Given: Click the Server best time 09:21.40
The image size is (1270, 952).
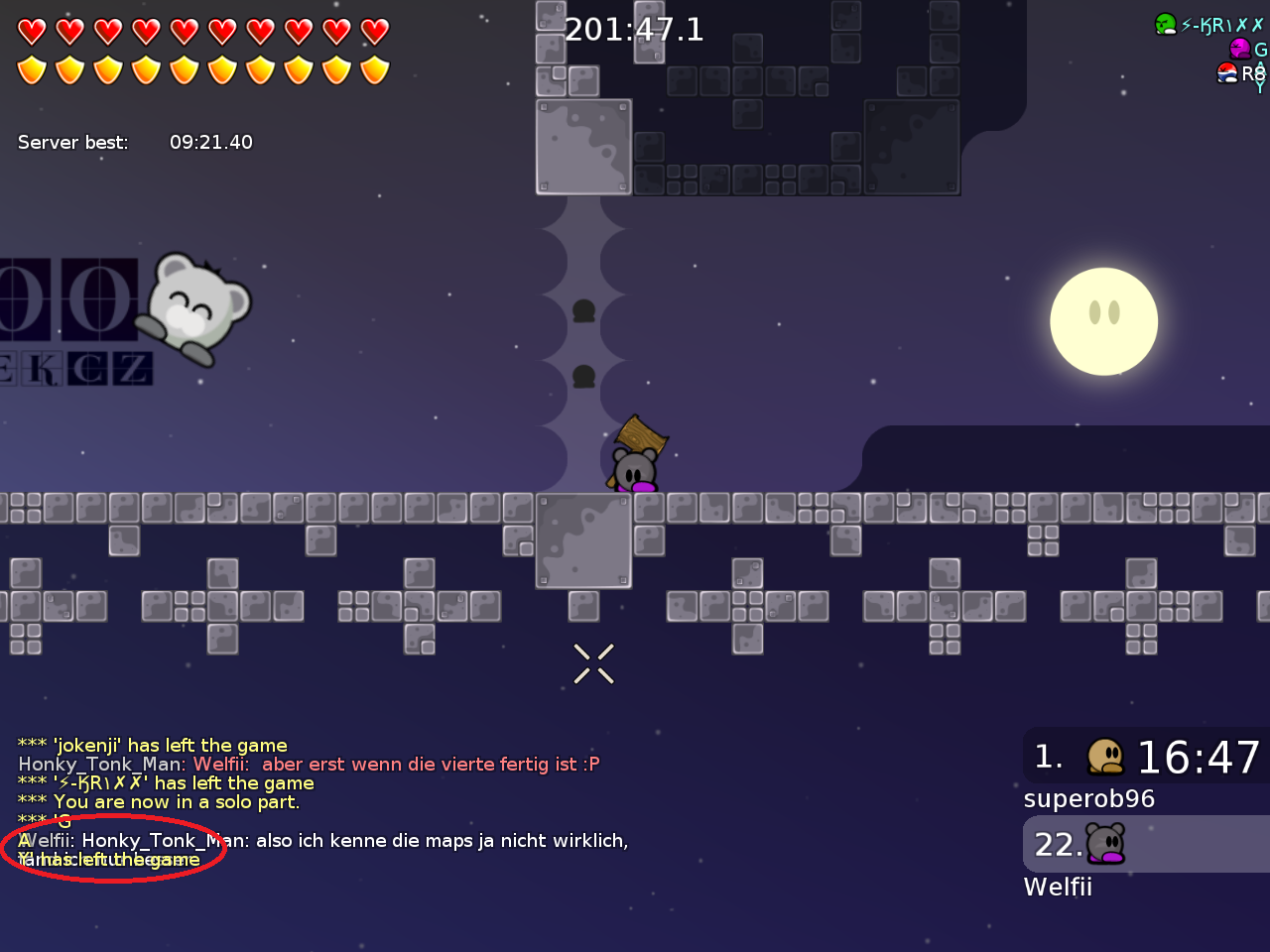Looking at the screenshot, I should pos(211,142).
